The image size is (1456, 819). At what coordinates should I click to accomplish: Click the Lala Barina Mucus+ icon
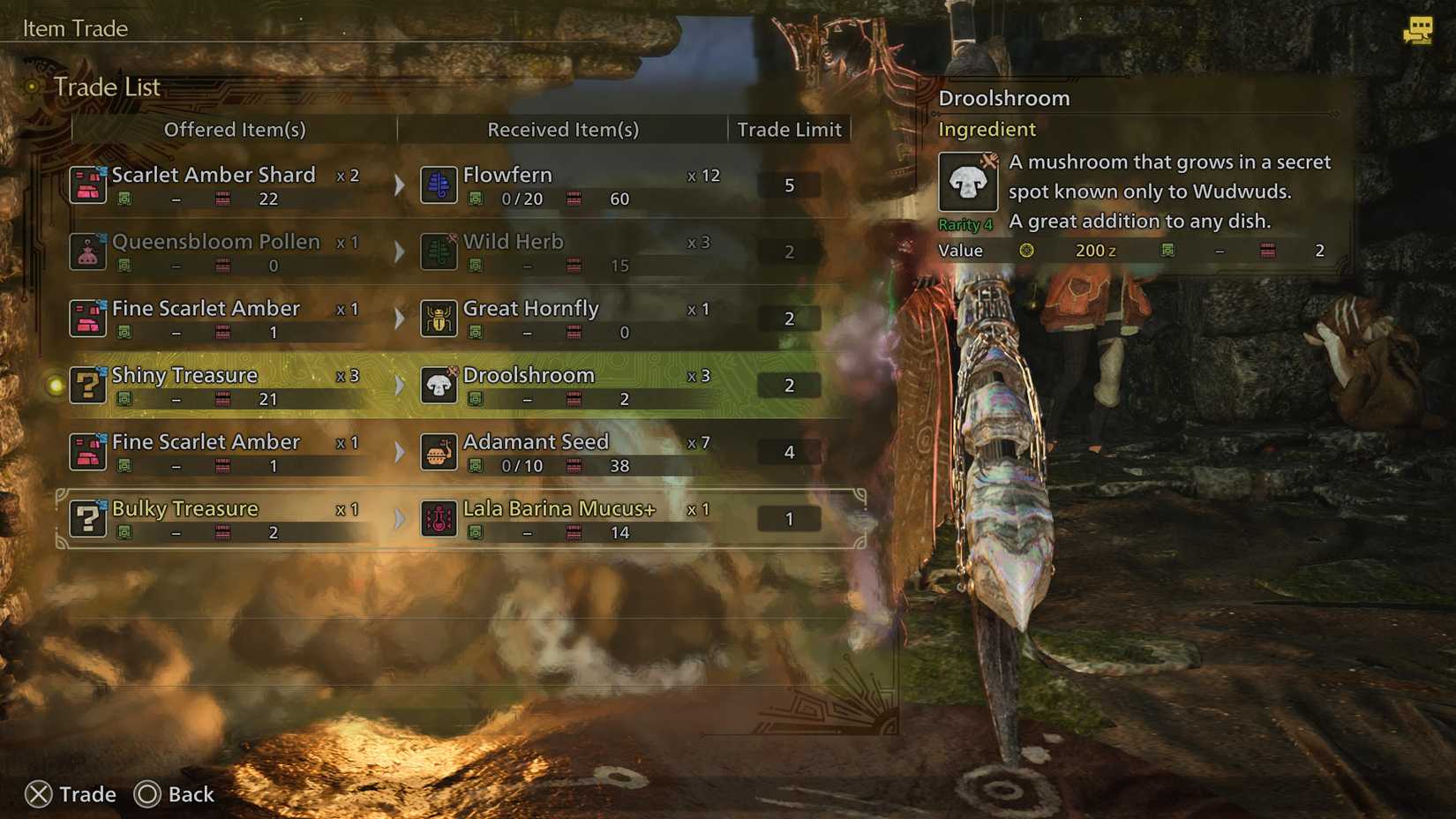point(439,518)
